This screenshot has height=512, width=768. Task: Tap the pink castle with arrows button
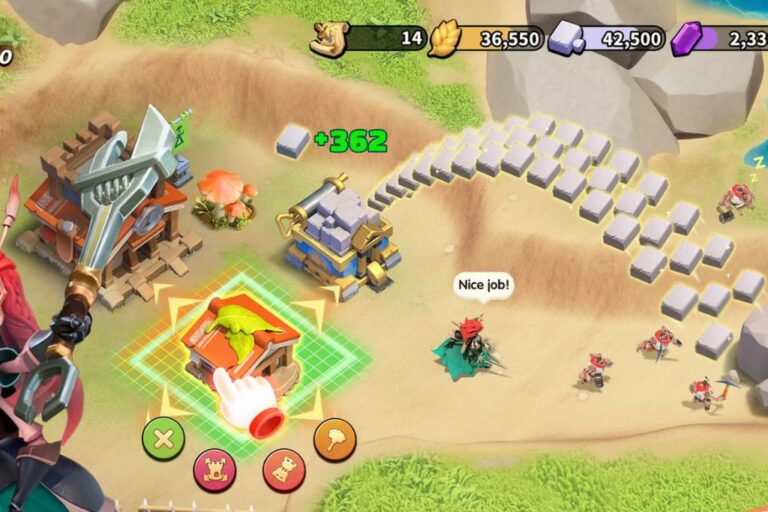215,470
